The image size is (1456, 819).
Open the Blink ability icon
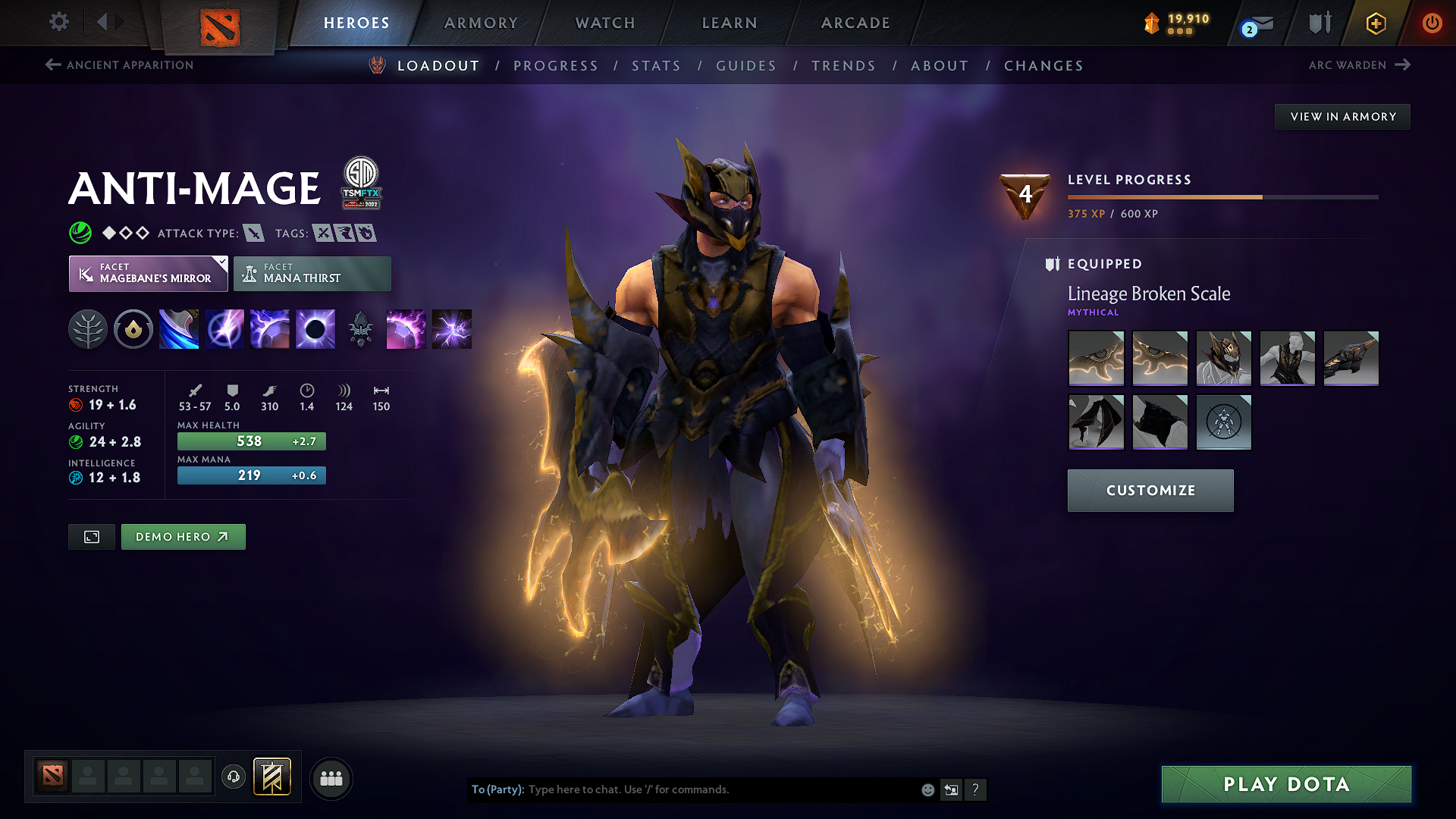[224, 328]
